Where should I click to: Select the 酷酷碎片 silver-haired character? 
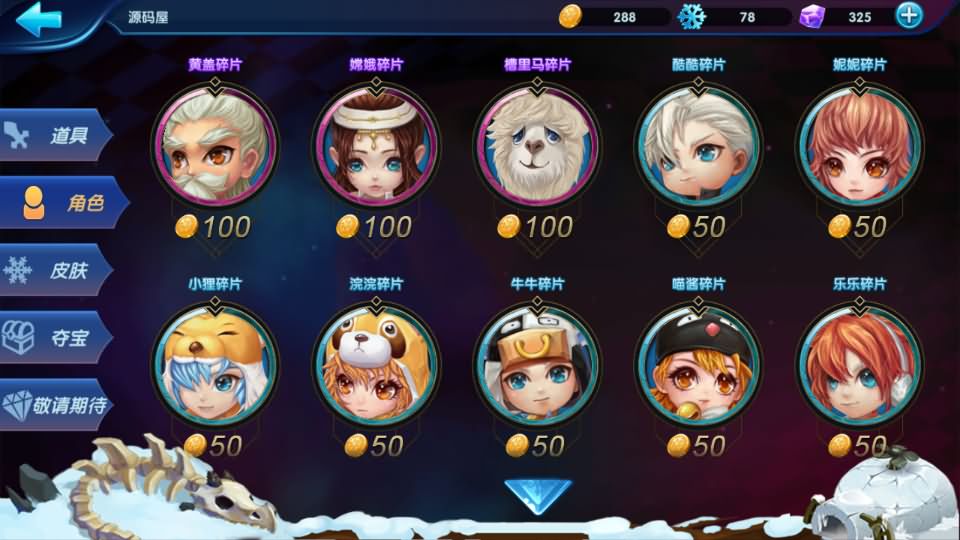[x=699, y=146]
